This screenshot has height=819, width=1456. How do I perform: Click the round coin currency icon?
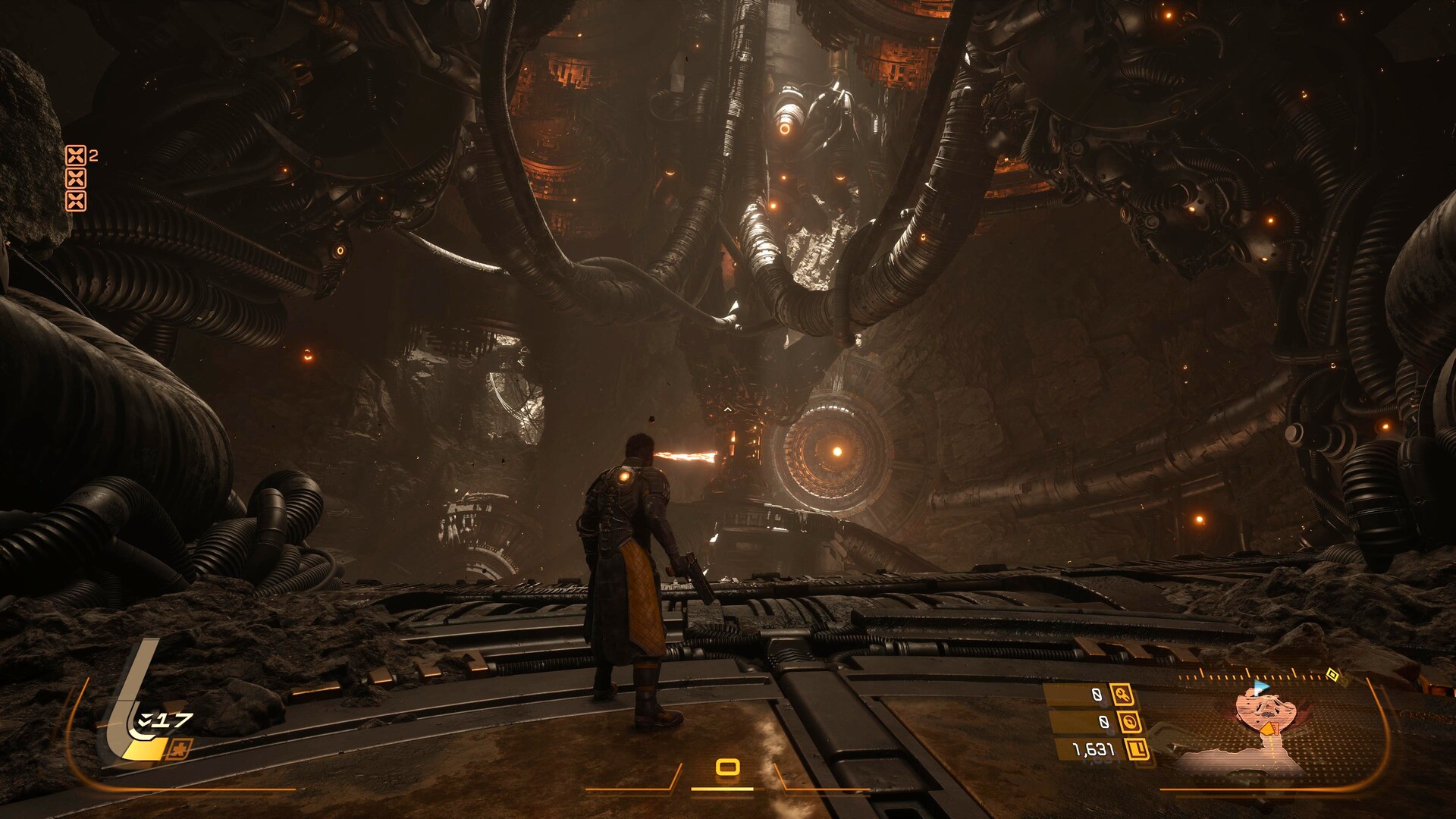[1129, 722]
